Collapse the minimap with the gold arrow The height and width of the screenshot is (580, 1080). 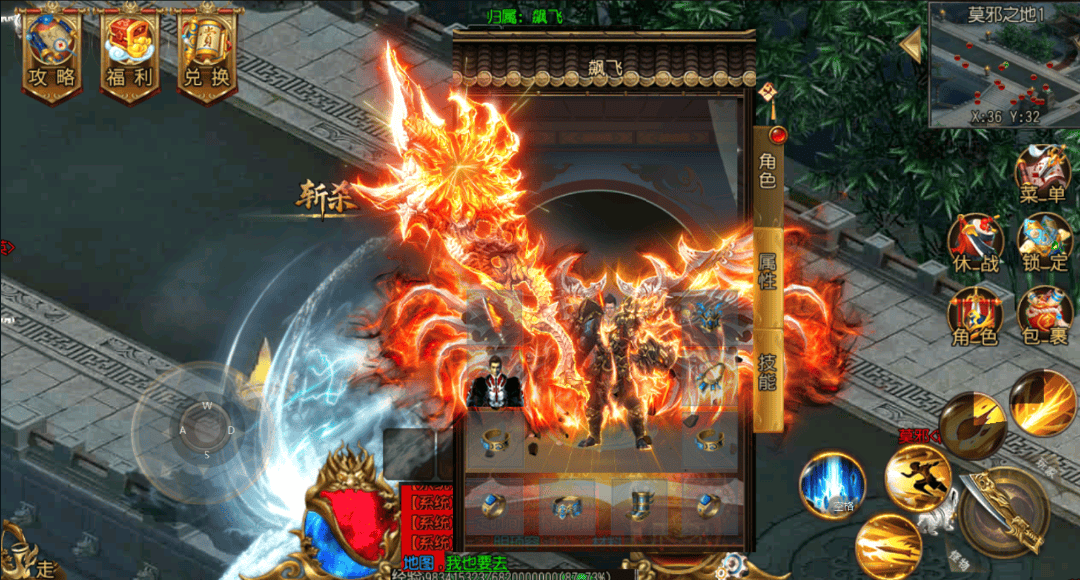(x=911, y=45)
